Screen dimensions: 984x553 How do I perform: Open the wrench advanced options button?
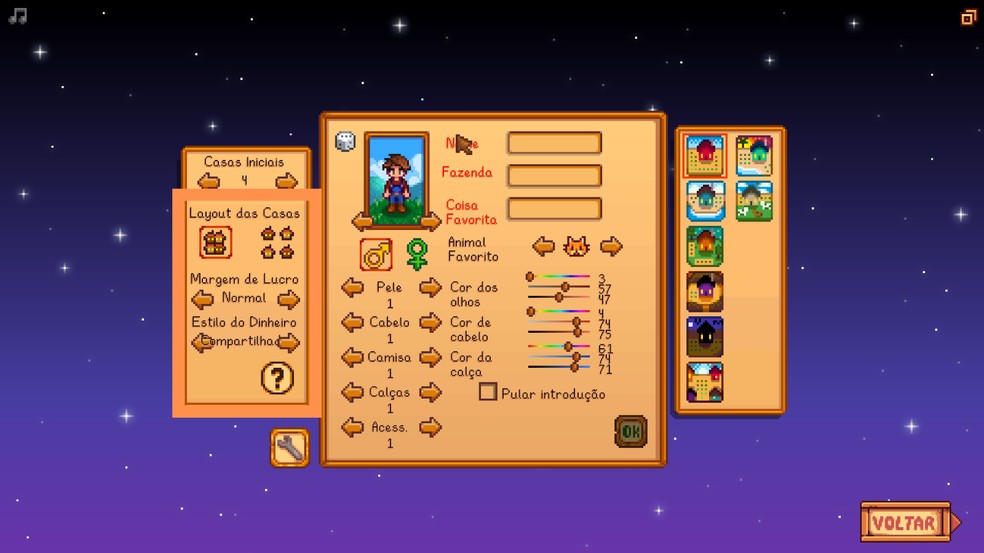point(289,448)
